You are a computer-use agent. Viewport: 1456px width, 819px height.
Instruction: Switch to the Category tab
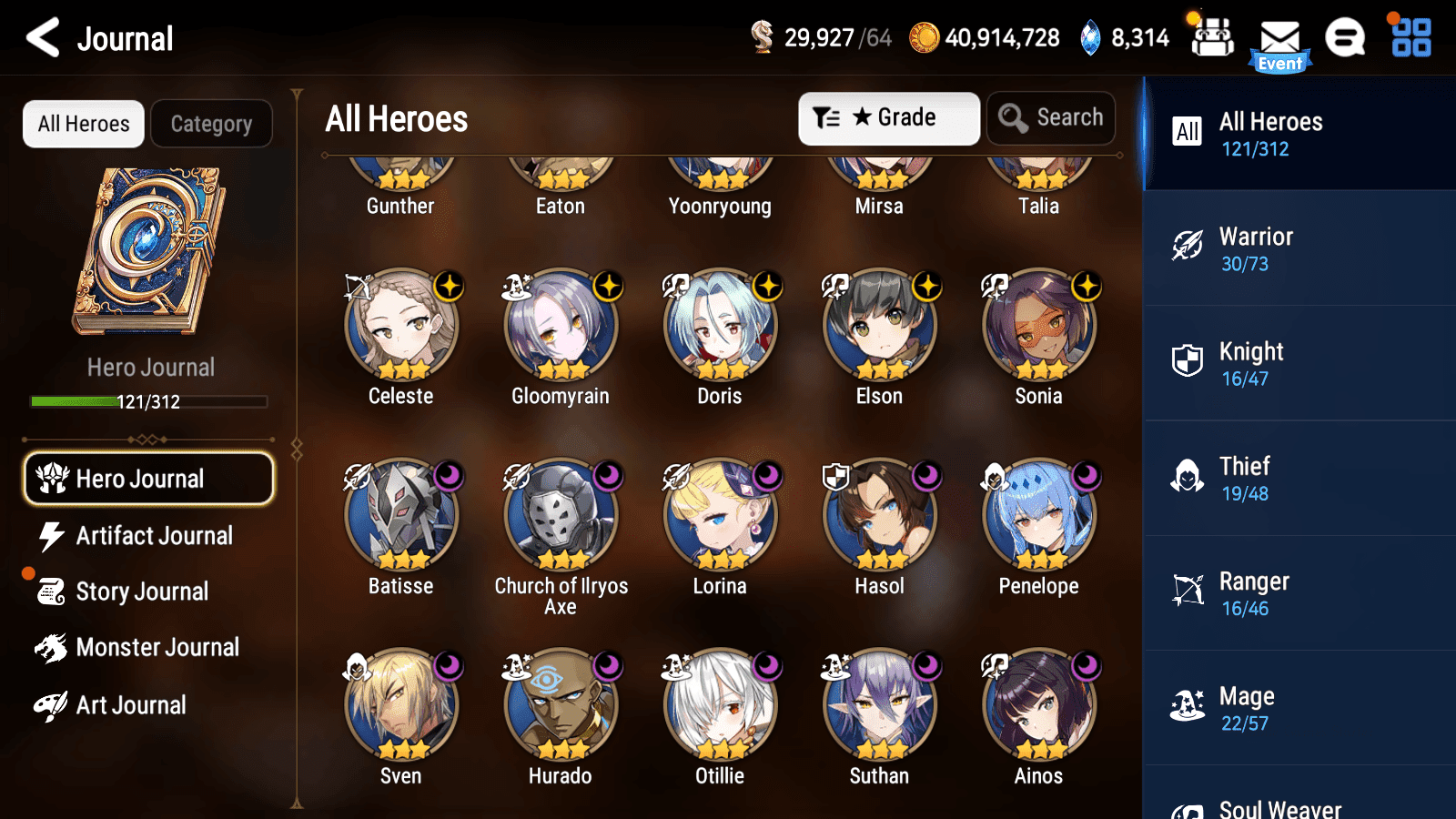coord(212,124)
